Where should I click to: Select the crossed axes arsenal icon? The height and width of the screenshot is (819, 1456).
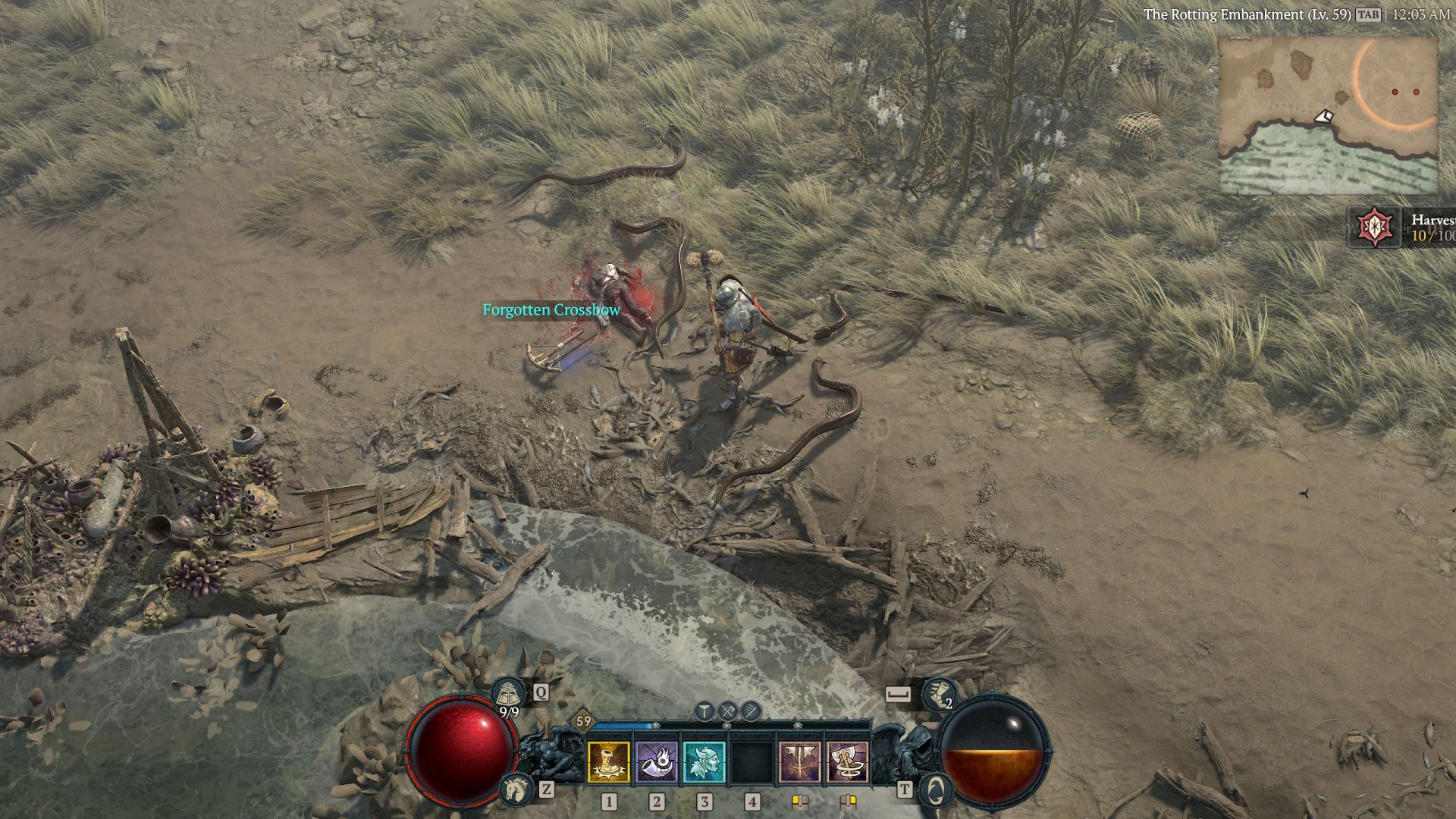click(x=728, y=711)
